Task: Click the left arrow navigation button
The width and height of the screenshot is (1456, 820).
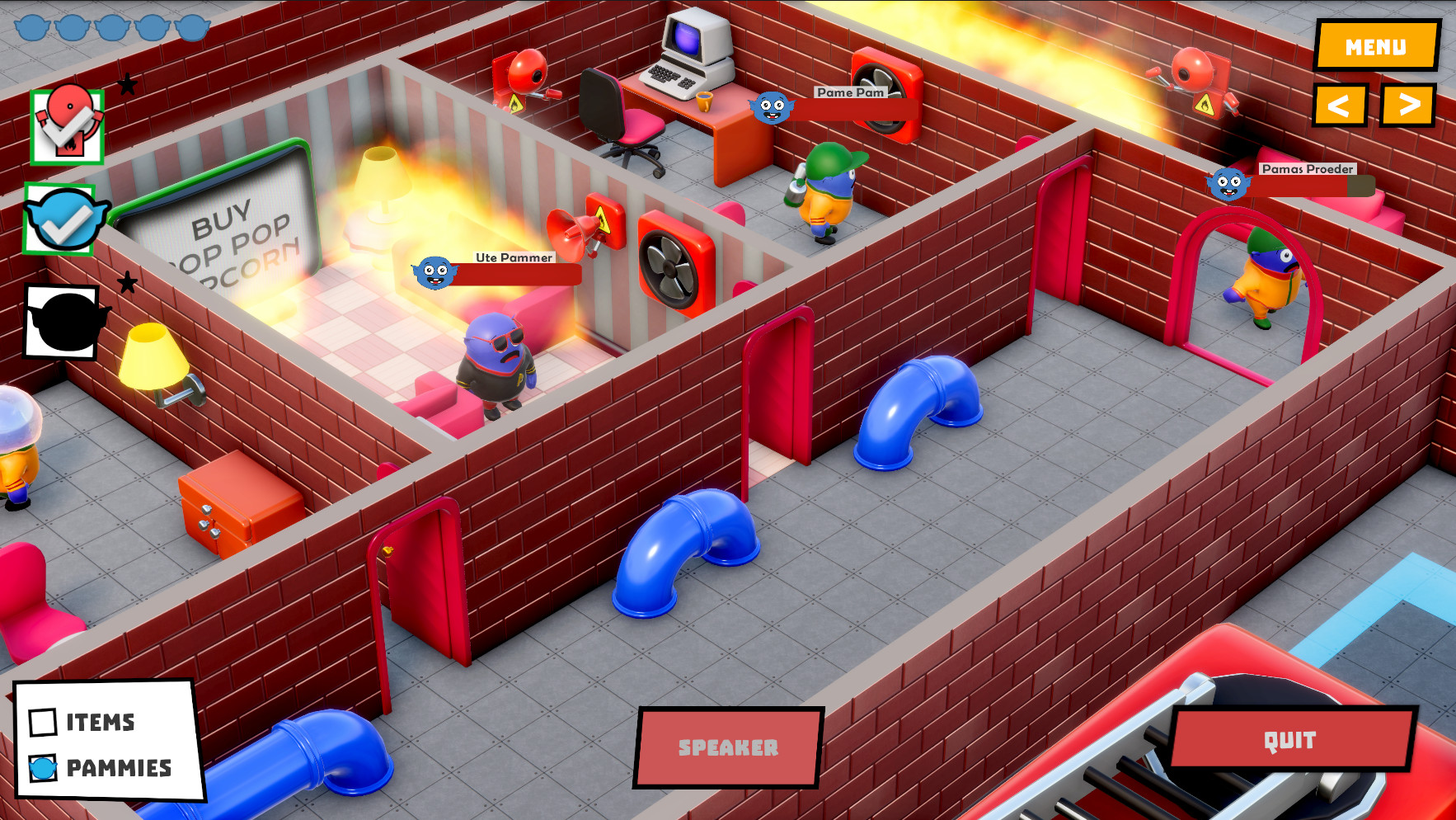Action: (1341, 103)
